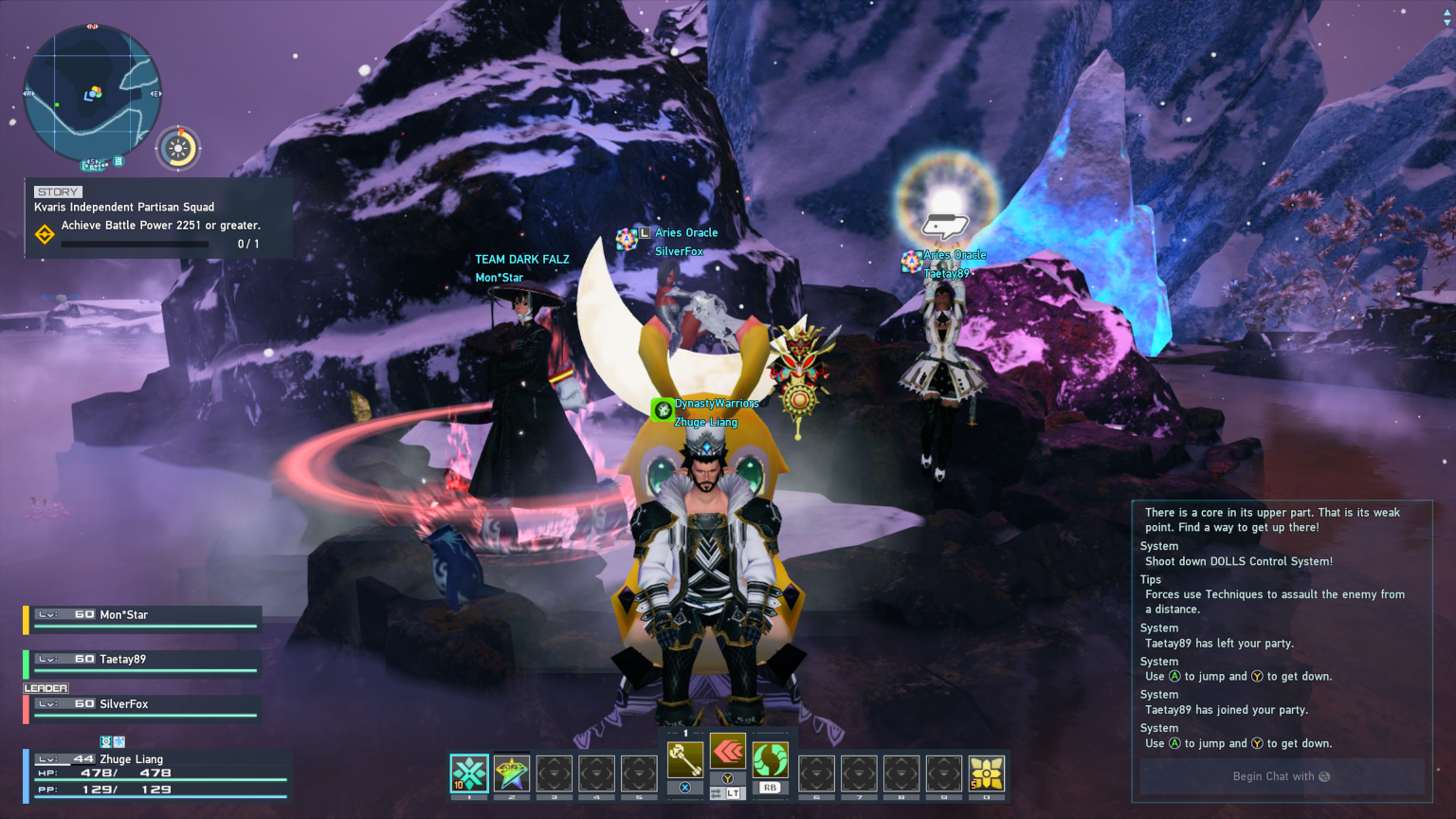Click the STORY label on the quest panel
This screenshot has height=819, width=1456.
(57, 191)
